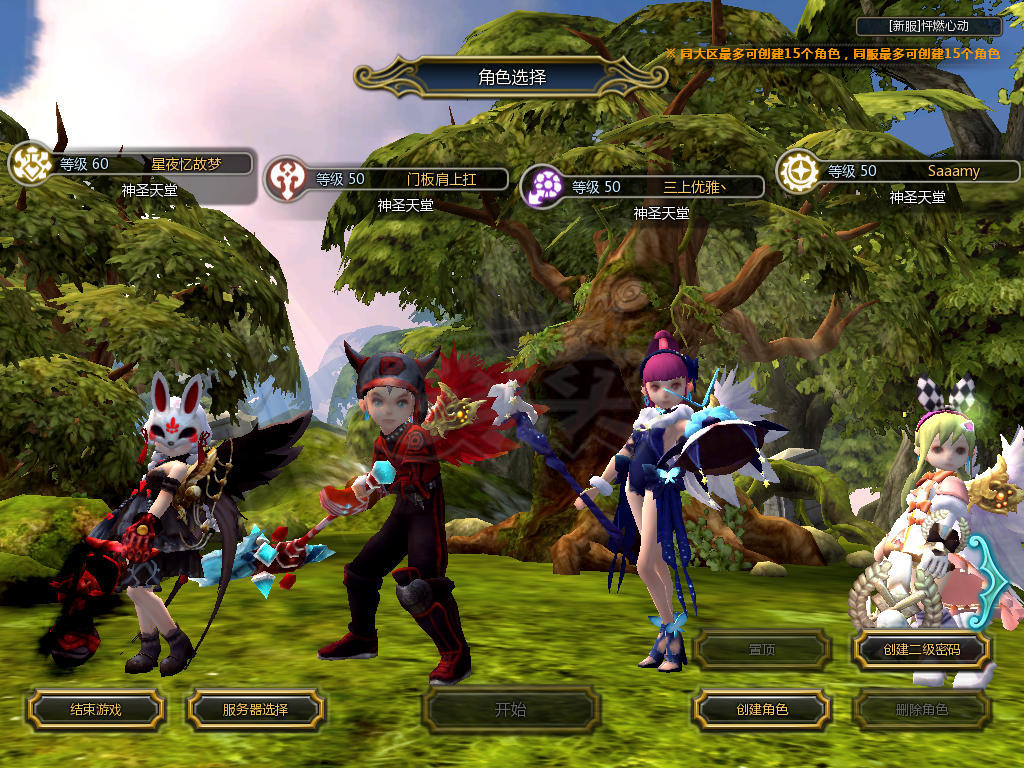Choose 创建角色 to create a character
Image resolution: width=1024 pixels, height=768 pixels.
click(x=761, y=710)
